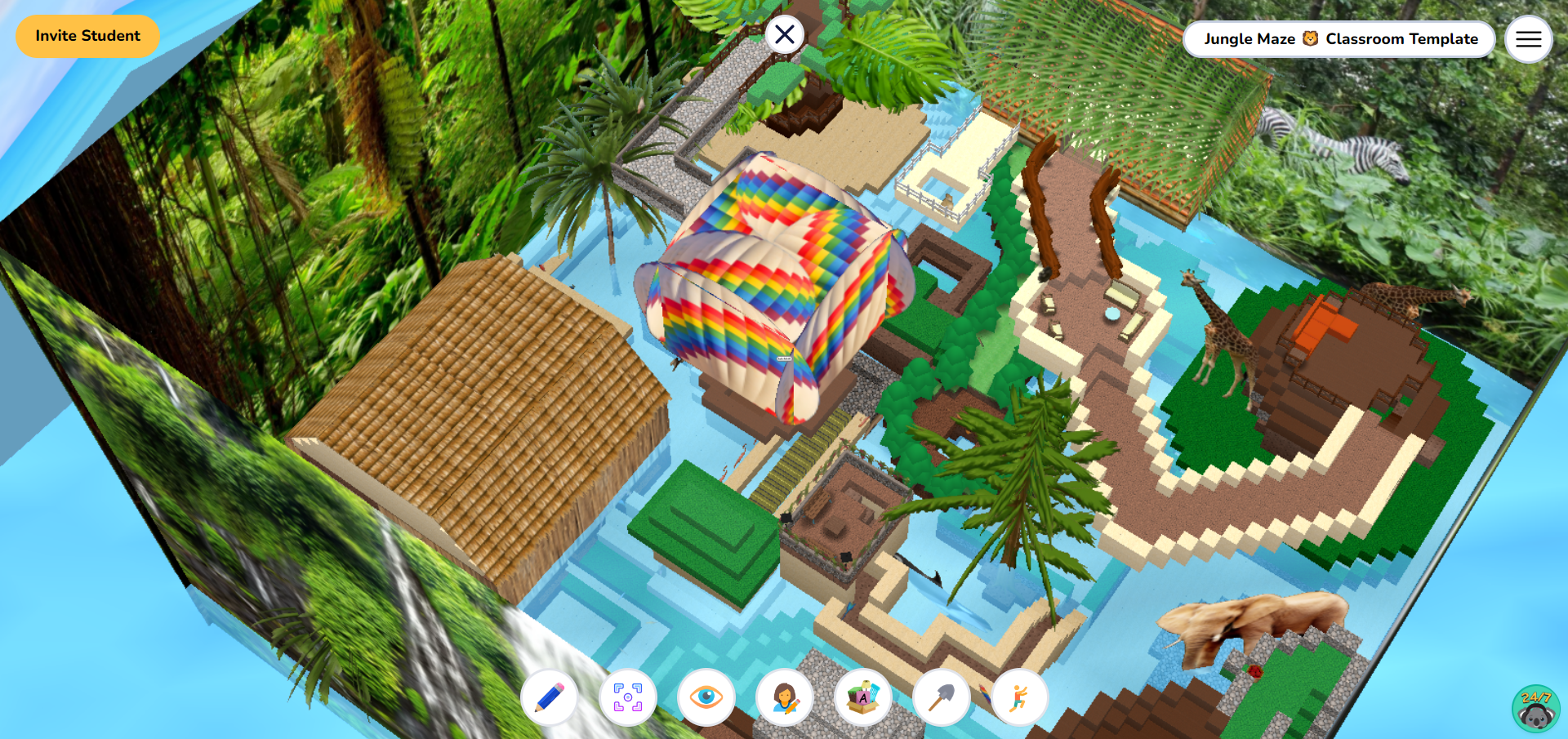Click the running figure play icon
This screenshot has width=1568, height=739.
point(1020,698)
